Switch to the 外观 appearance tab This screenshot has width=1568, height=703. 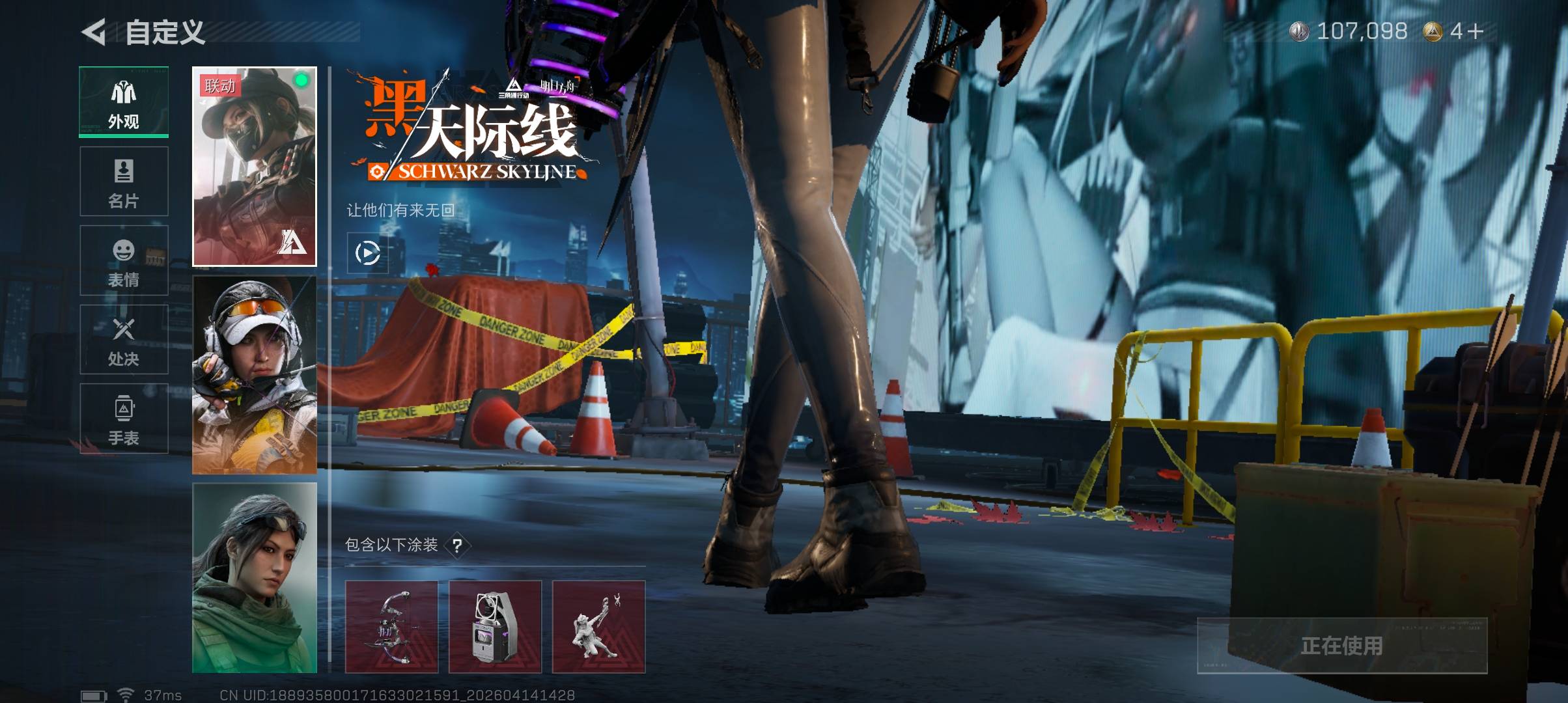click(124, 102)
